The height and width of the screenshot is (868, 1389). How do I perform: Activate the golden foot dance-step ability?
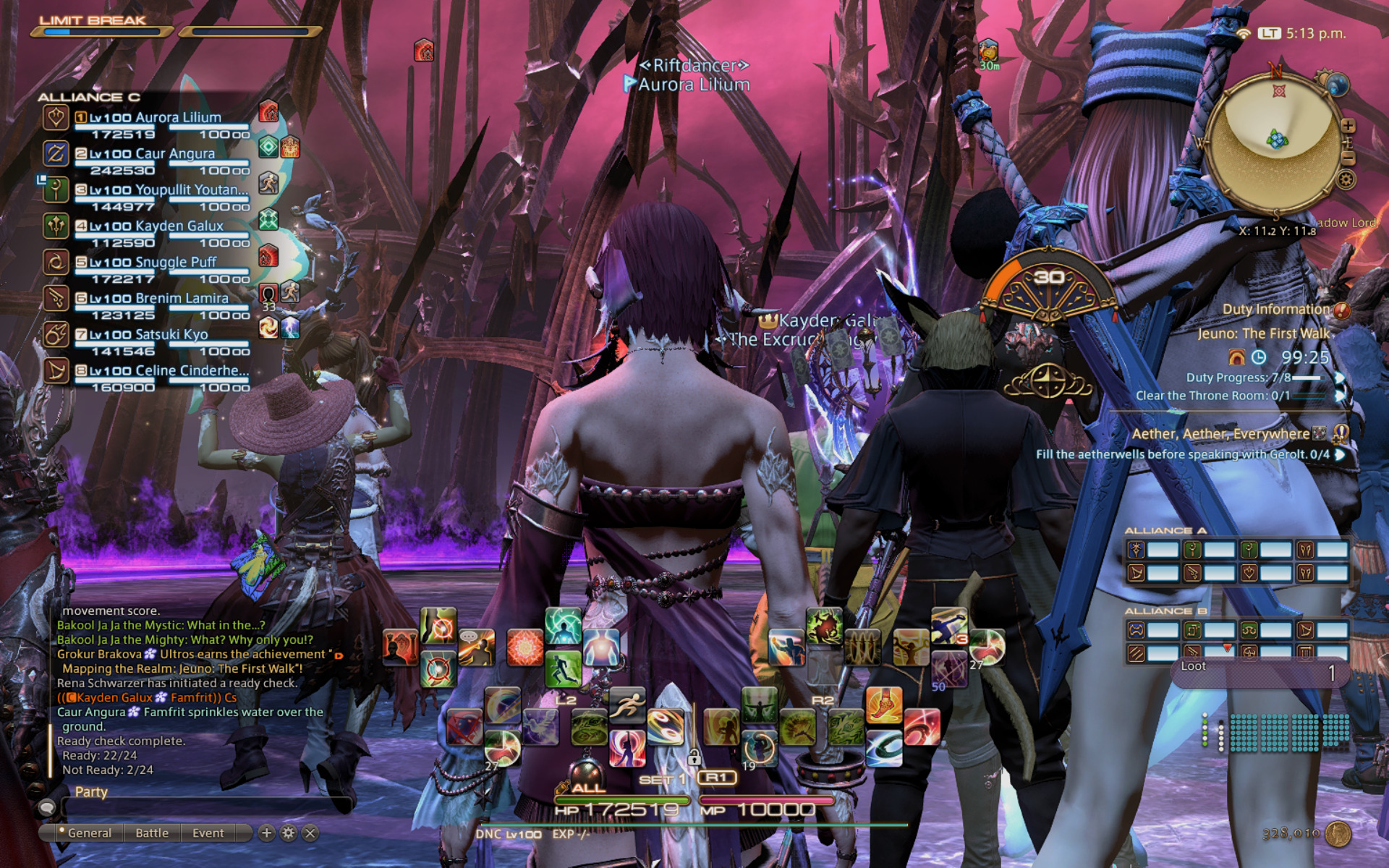point(883,705)
